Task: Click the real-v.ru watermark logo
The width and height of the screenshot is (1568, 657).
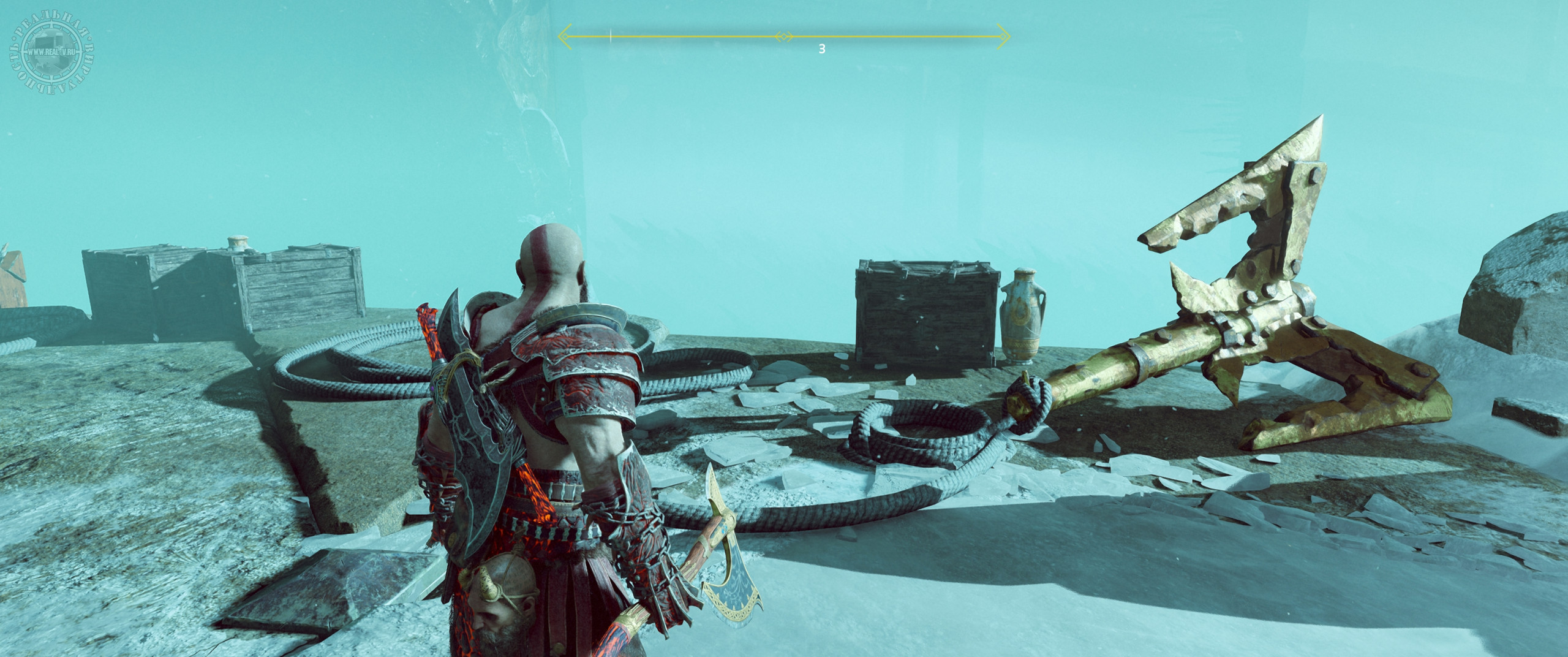Action: 52,53
